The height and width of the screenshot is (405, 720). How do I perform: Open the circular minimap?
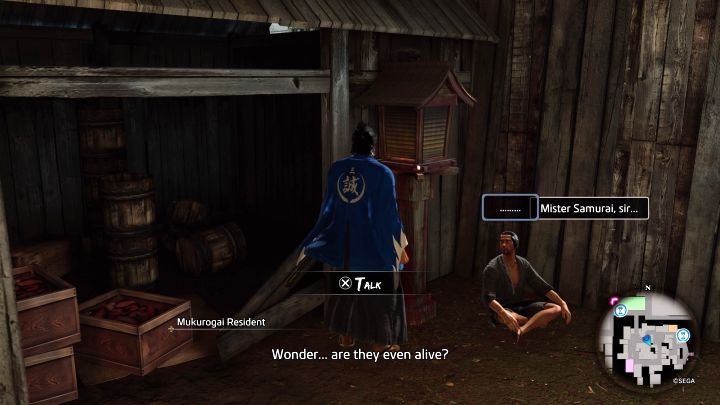click(647, 341)
